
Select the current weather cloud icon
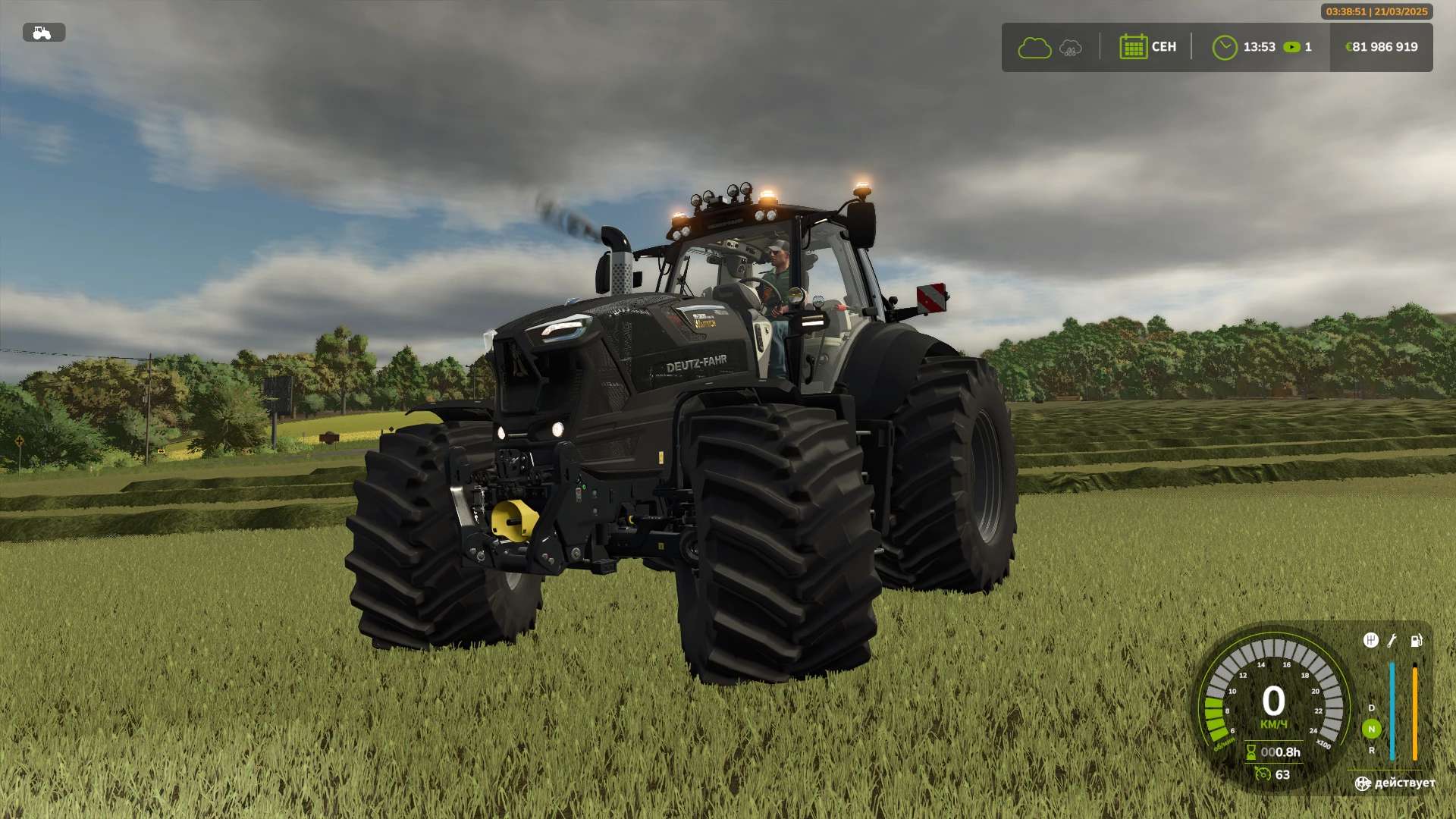coord(1034,47)
